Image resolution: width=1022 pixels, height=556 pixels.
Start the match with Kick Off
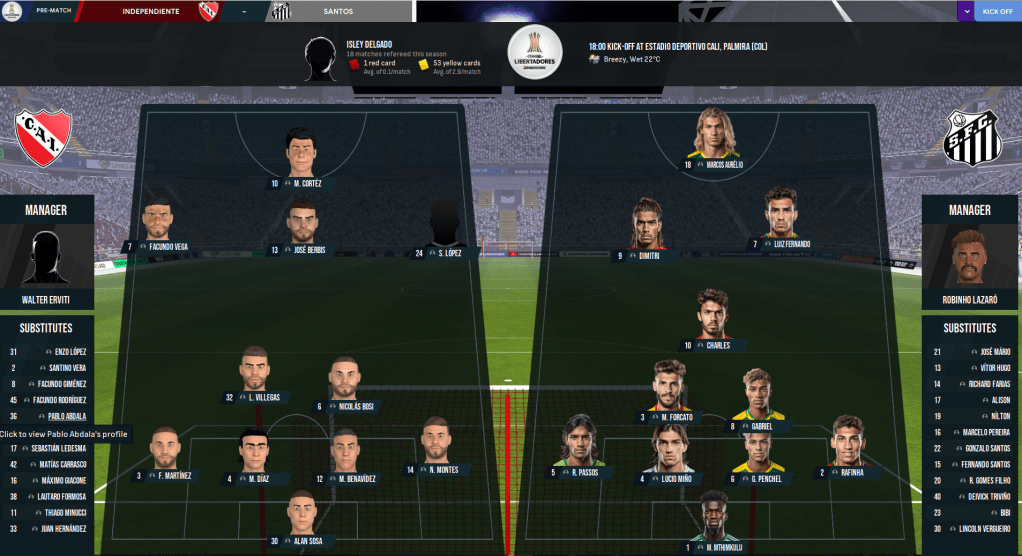997,11
